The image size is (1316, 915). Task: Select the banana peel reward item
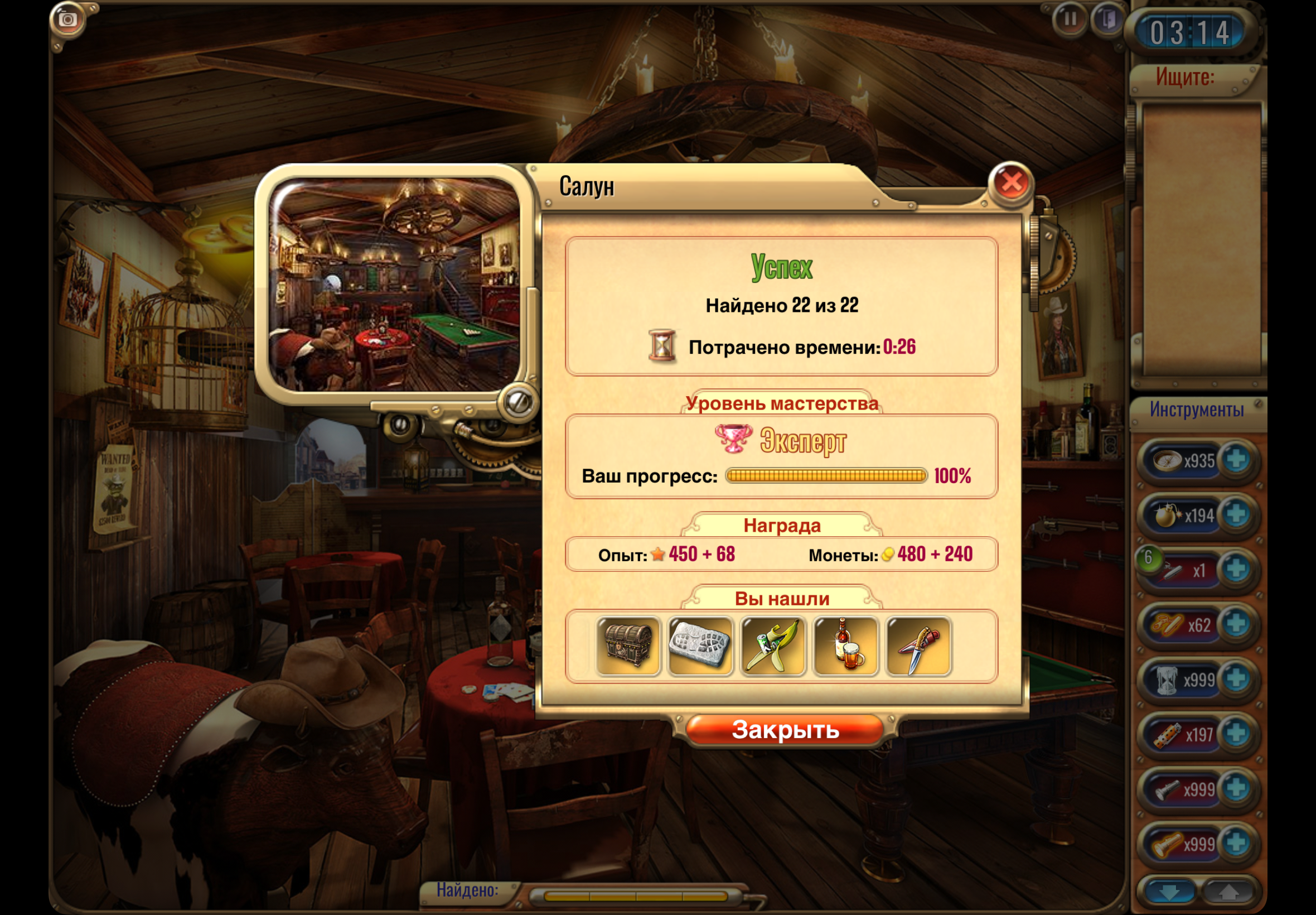[x=773, y=646]
